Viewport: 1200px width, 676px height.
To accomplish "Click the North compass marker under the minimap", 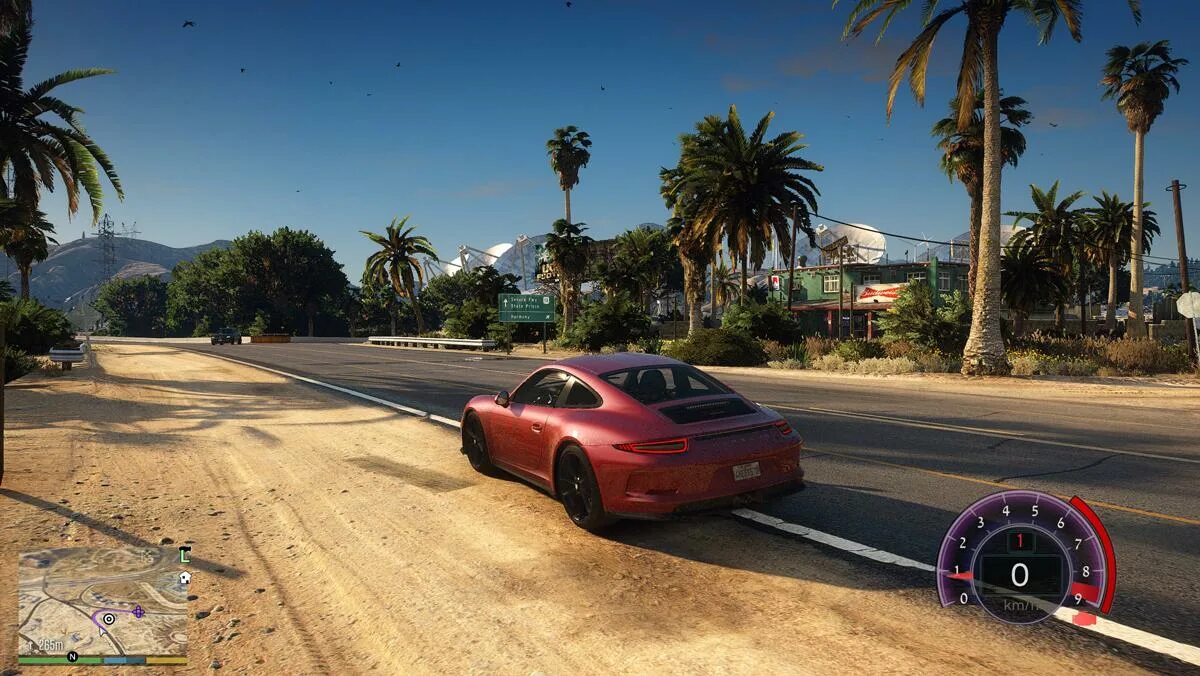I will click(72, 657).
